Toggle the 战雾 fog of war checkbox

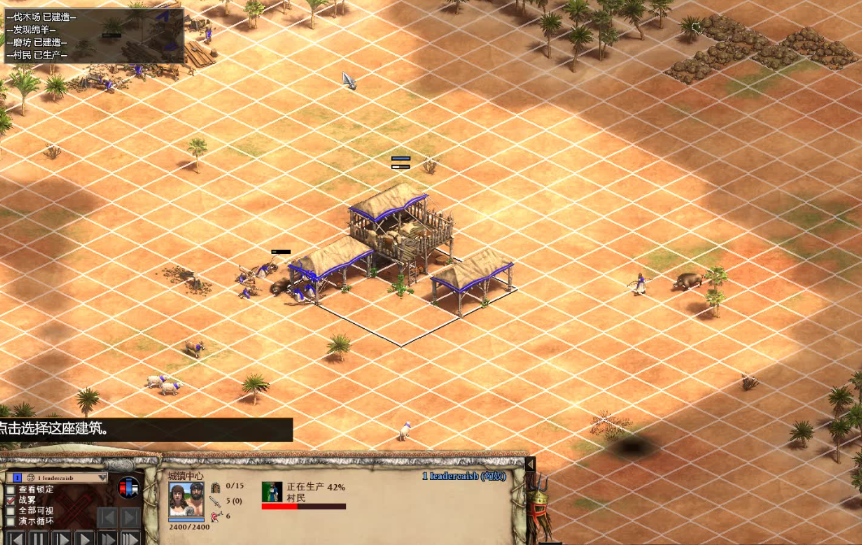click(12, 500)
